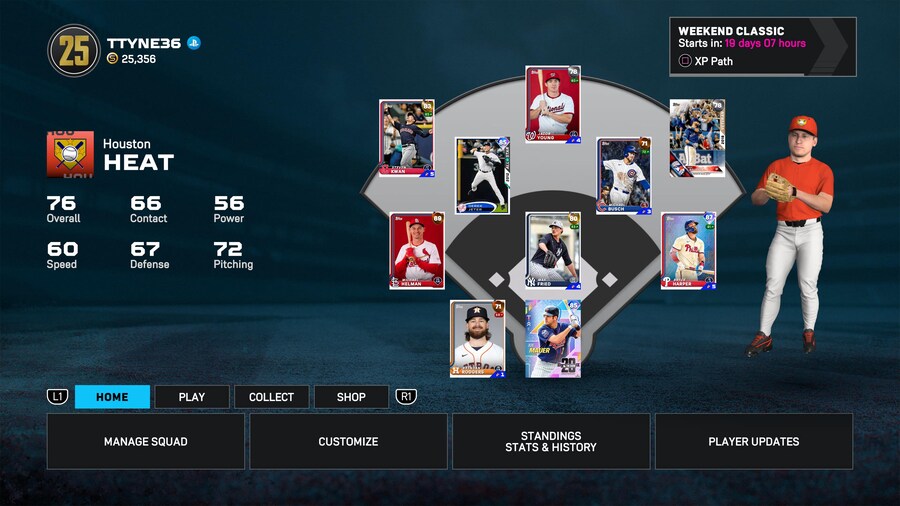The image size is (900, 506).
Task: Open the Shop tab
Action: pos(351,397)
